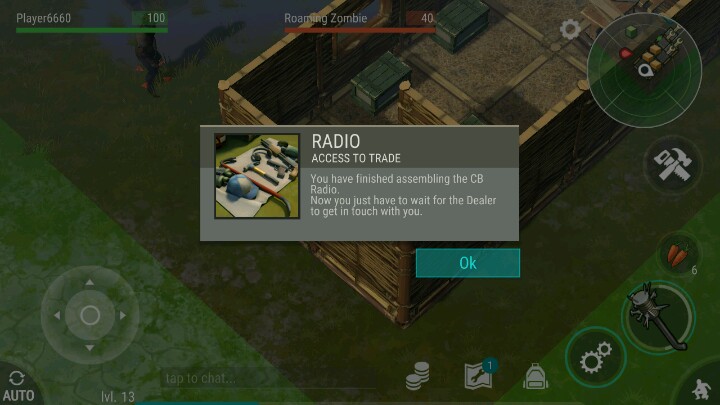Confirm the Radio dialog with Ok
This screenshot has width=720, height=405.
click(467, 263)
